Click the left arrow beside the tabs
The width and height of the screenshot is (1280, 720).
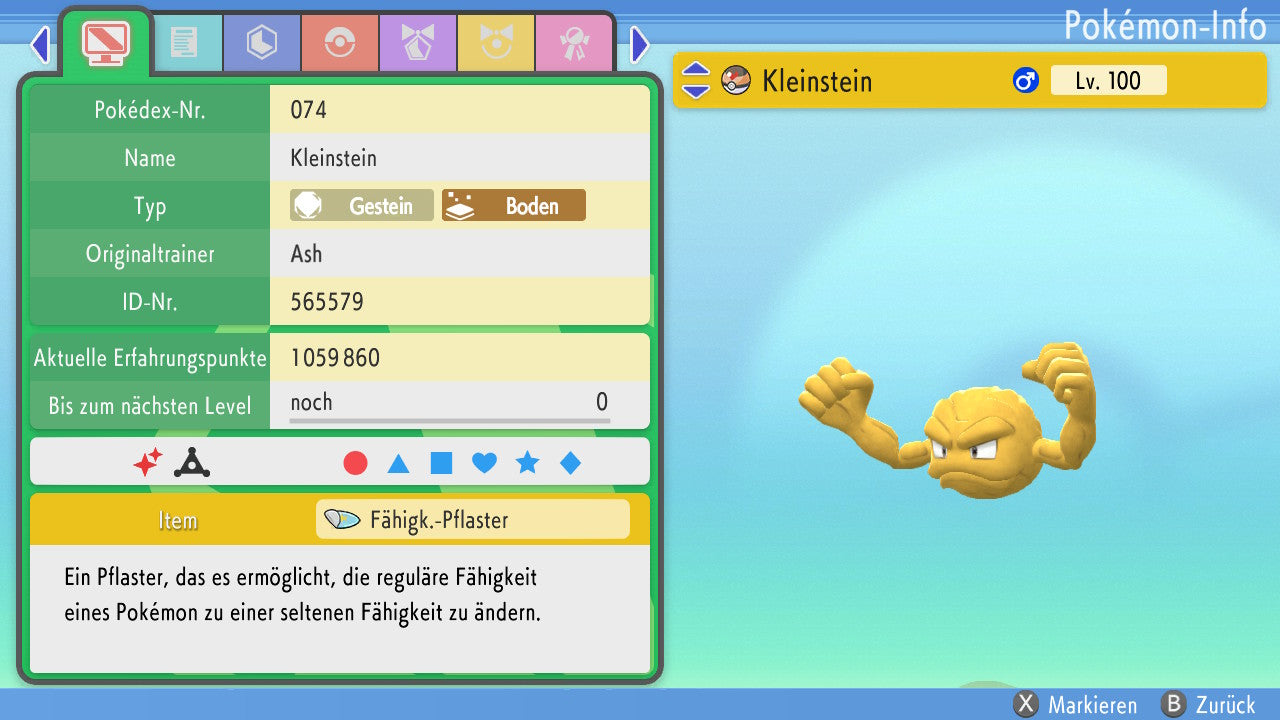pos(40,44)
